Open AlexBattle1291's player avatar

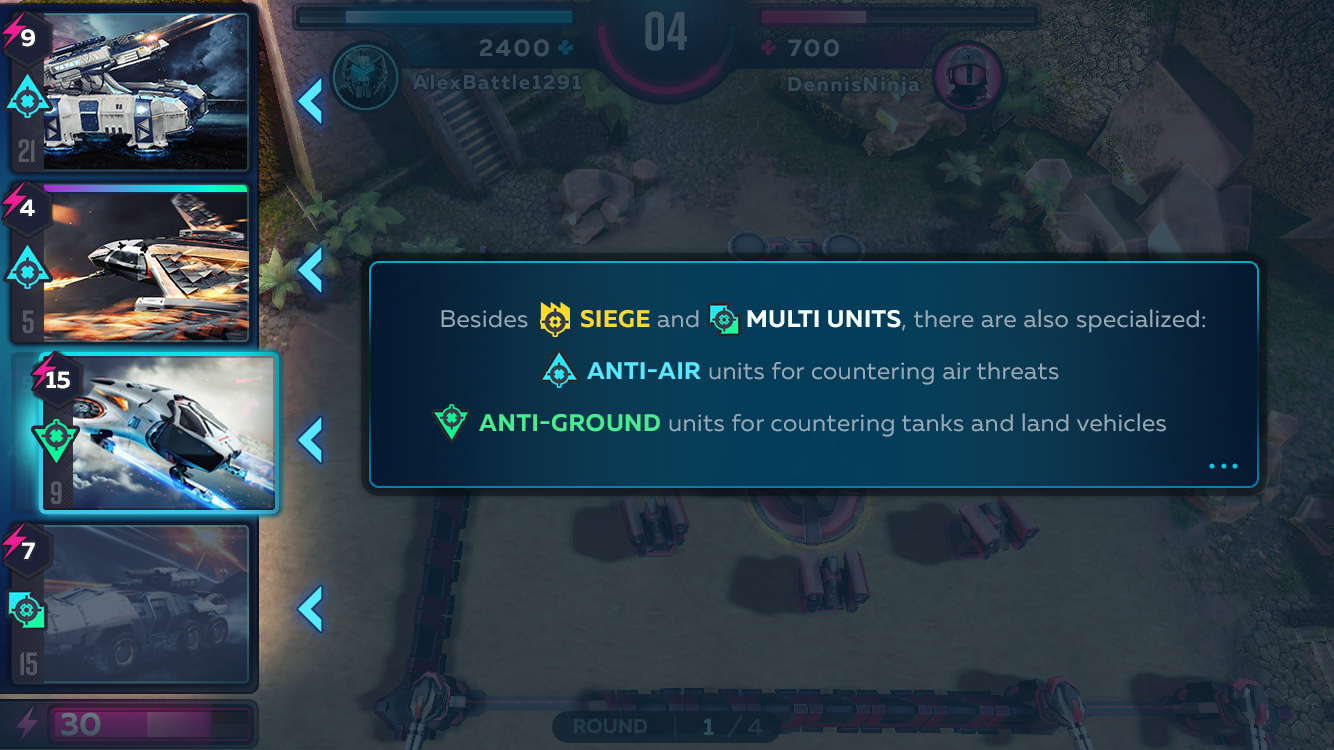click(366, 77)
